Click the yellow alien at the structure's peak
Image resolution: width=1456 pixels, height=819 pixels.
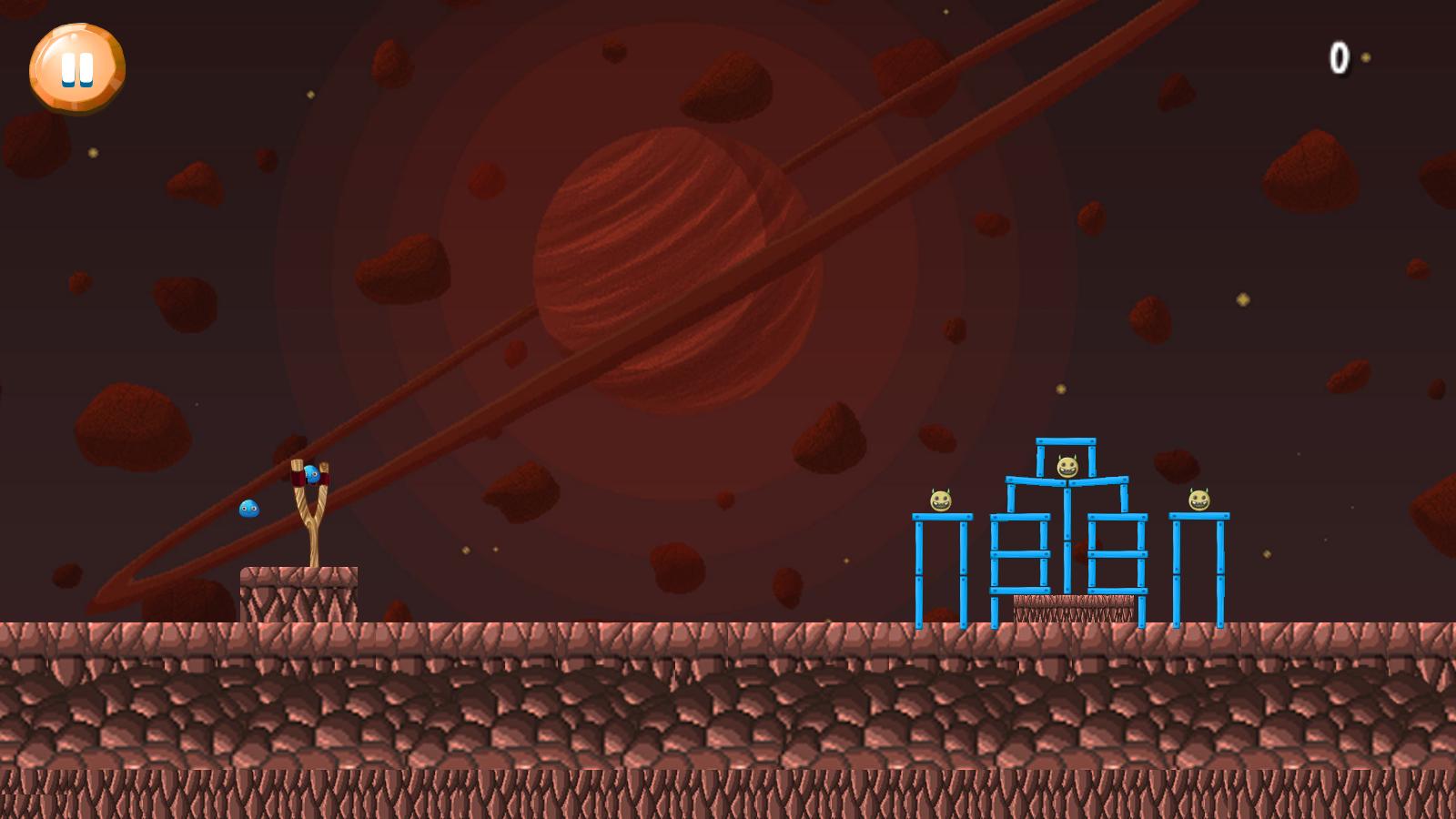1067,467
